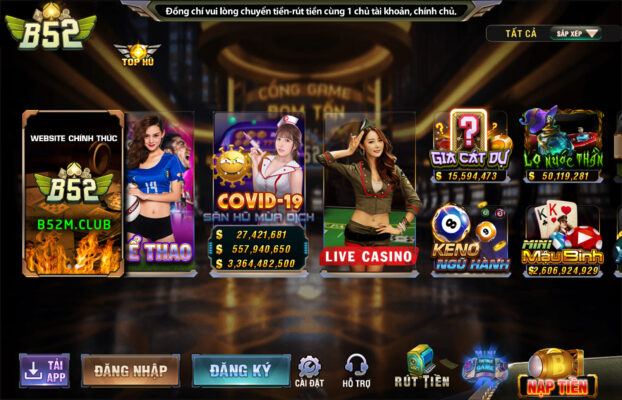The height and width of the screenshot is (400, 622).
Task: Select the Live Casino game tile
Action: (x=368, y=190)
